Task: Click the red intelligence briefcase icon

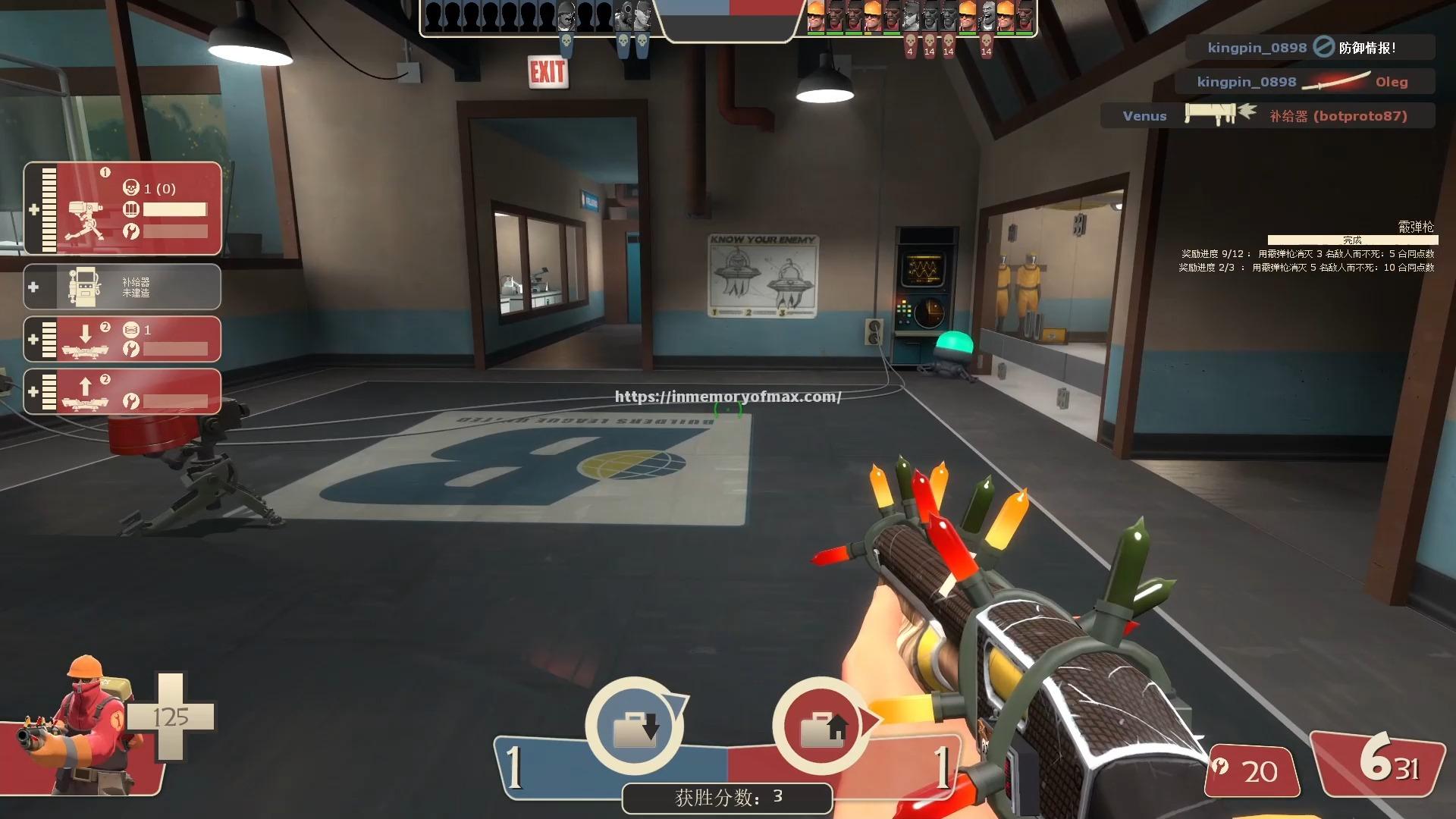Action: (x=821, y=726)
